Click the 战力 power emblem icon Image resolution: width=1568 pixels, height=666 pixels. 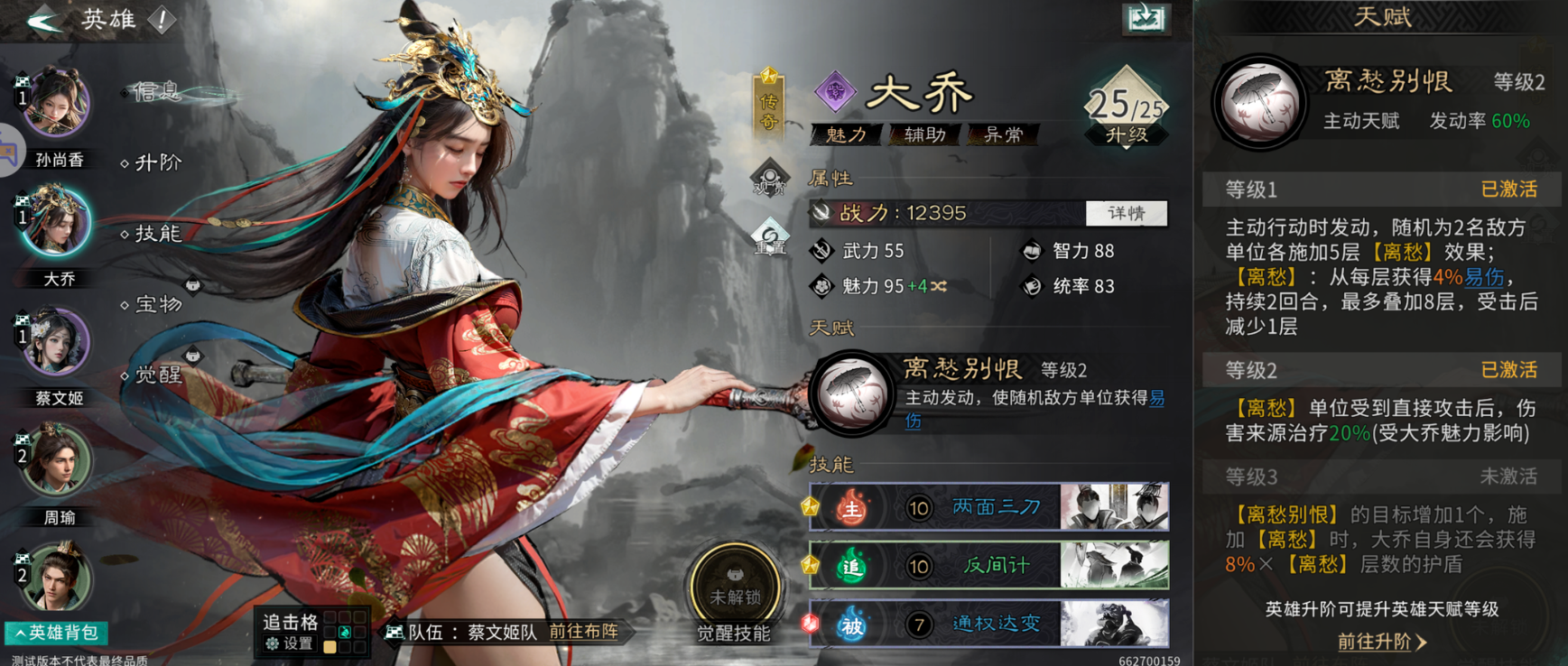(x=821, y=213)
